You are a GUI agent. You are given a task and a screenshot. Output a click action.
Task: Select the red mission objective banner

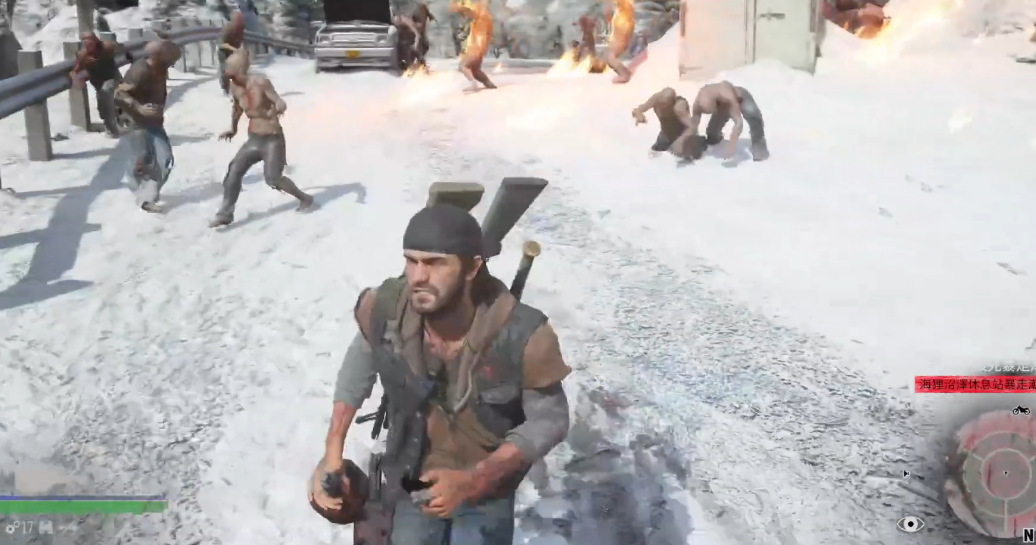coord(975,384)
